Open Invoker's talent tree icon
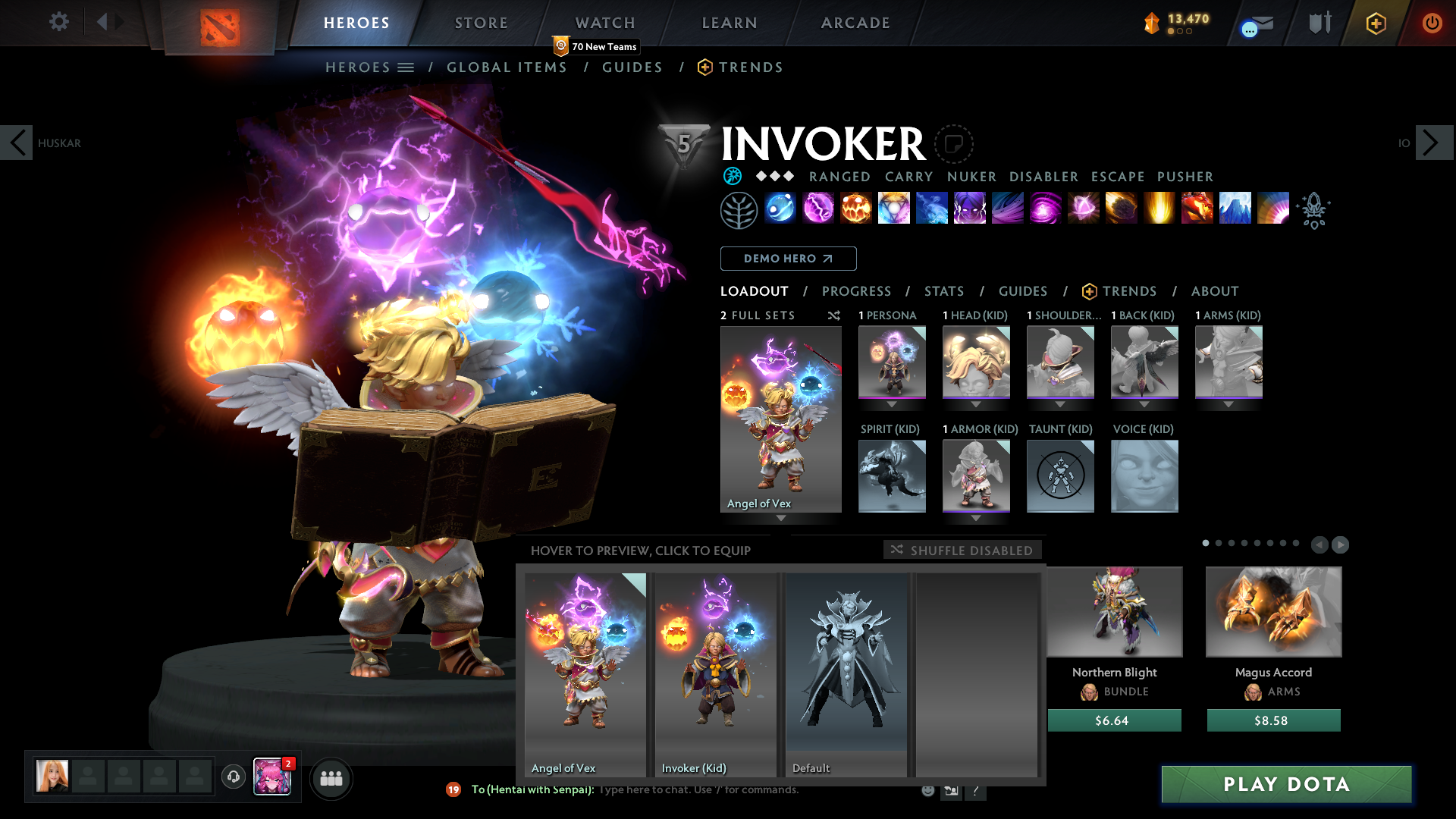This screenshot has height=819, width=1456. tap(738, 210)
